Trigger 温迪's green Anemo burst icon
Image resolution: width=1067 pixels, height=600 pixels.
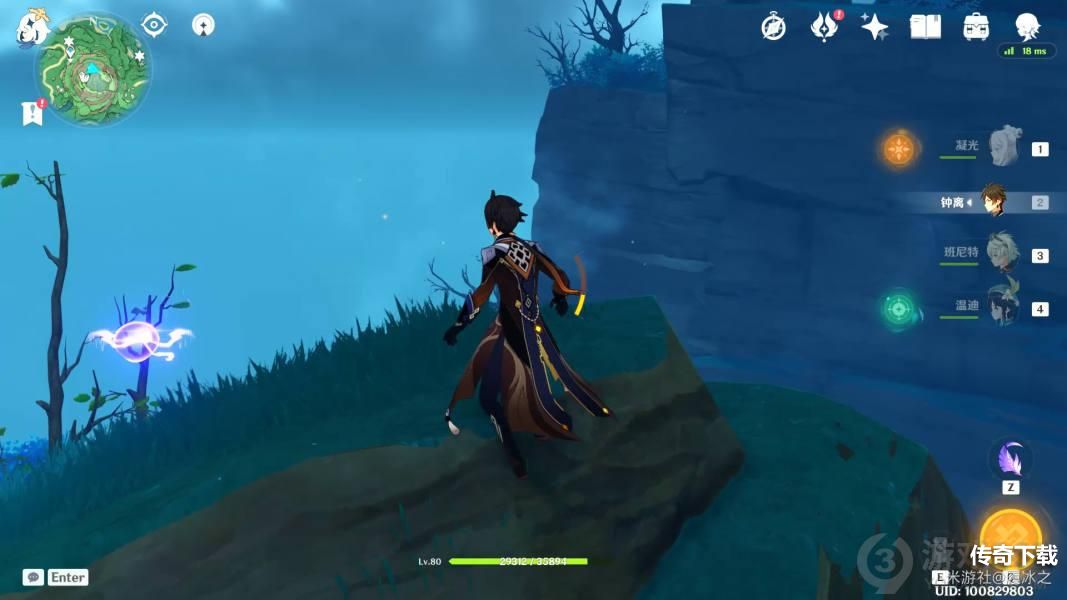pyautogui.click(x=899, y=309)
